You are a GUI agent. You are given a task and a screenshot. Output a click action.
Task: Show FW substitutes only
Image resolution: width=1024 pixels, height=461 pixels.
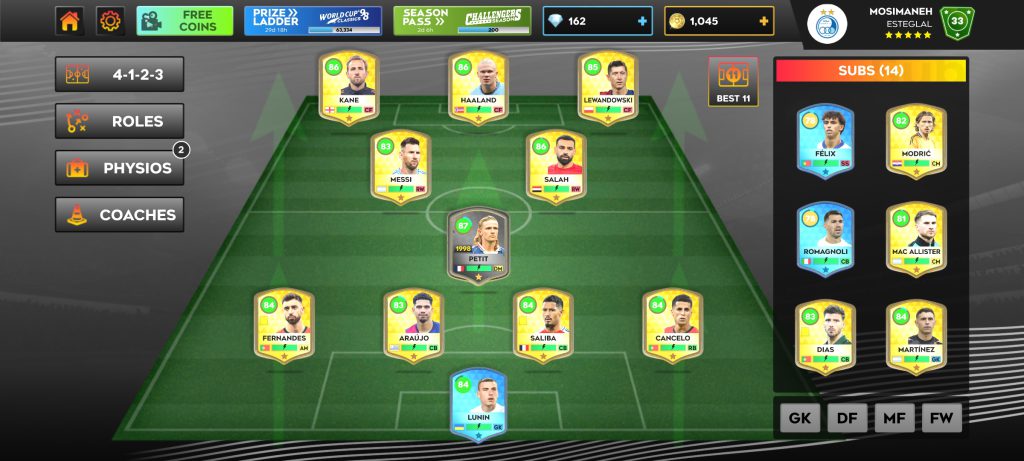point(941,419)
